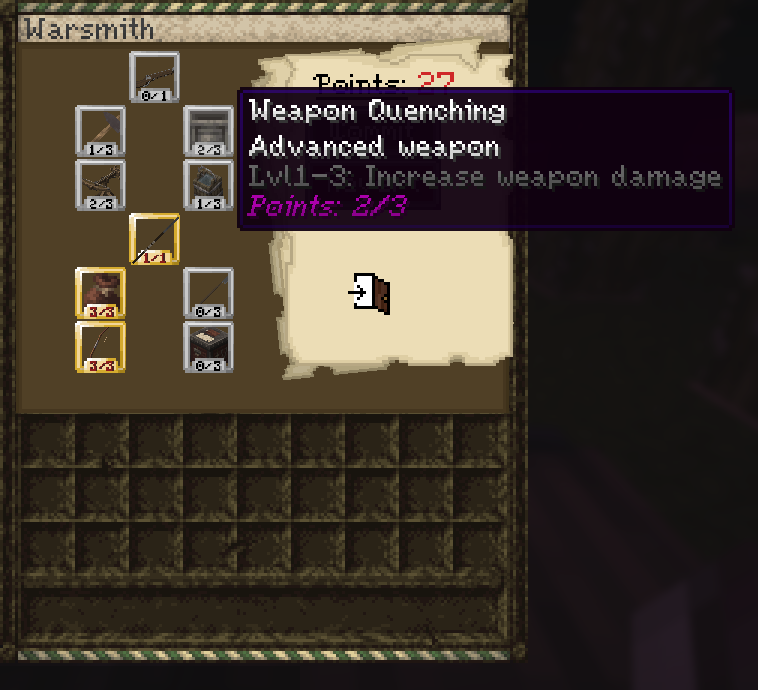Select the gold-framed bow skill 3/3
Screen dimensions: 758x690
point(100,347)
